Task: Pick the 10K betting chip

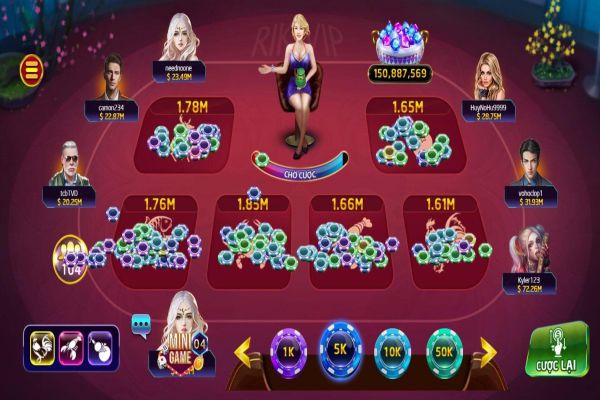Action: pyautogui.click(x=392, y=351)
